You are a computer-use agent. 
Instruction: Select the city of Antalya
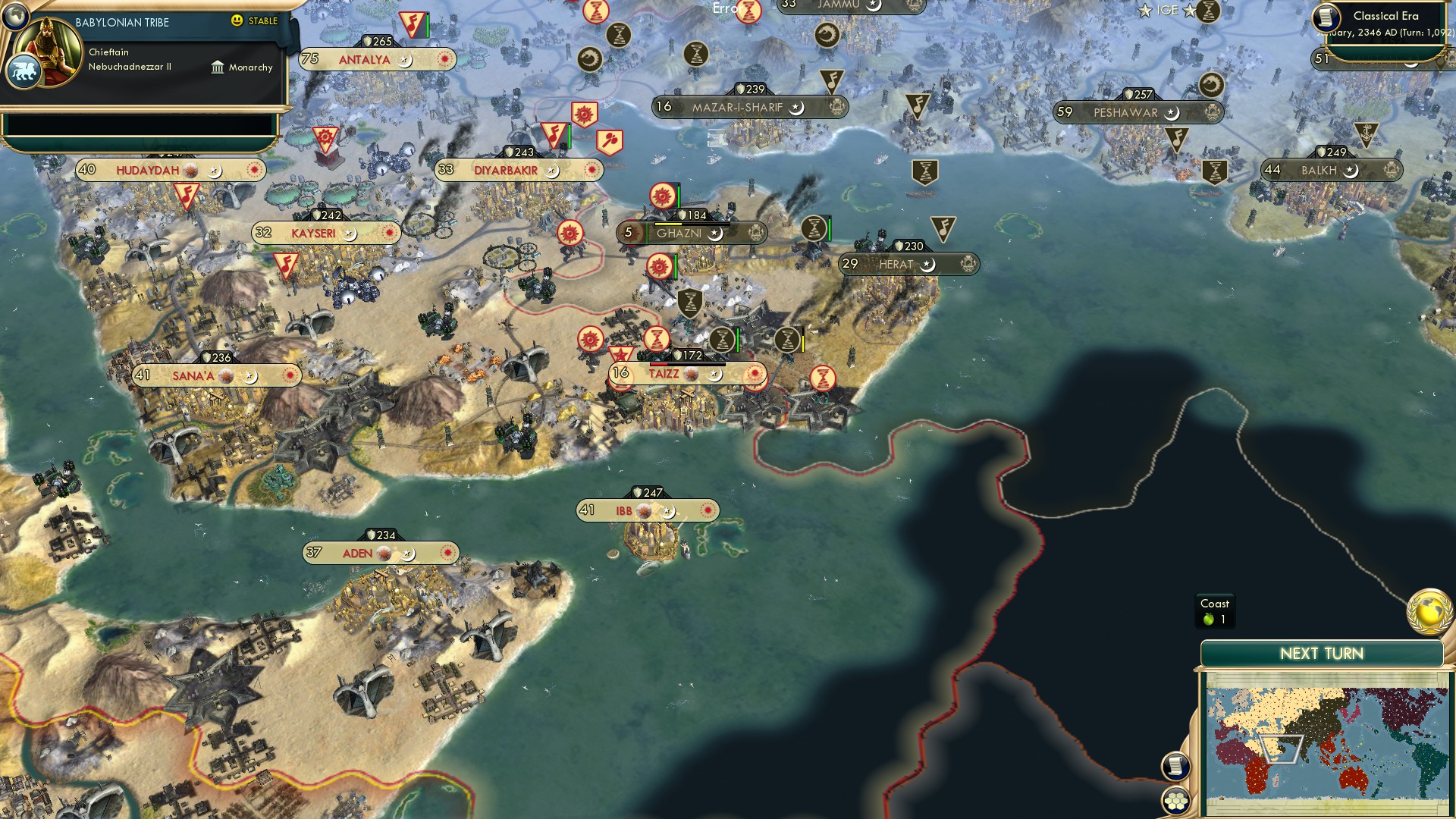(x=365, y=57)
